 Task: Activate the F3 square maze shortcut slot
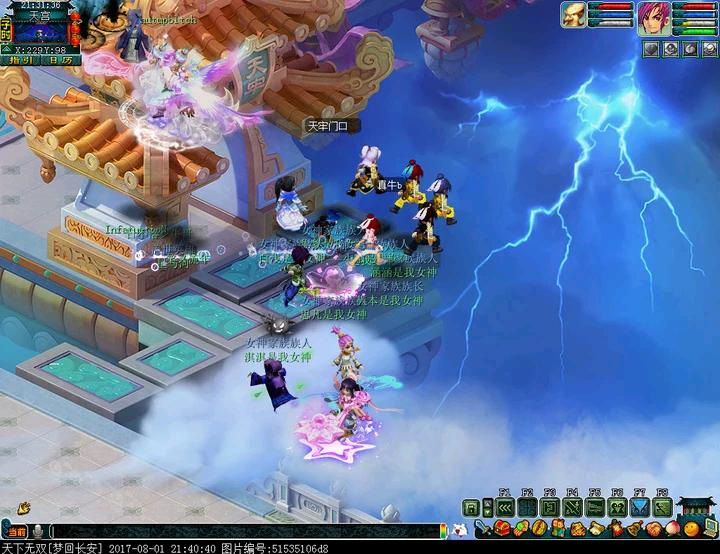(549, 507)
